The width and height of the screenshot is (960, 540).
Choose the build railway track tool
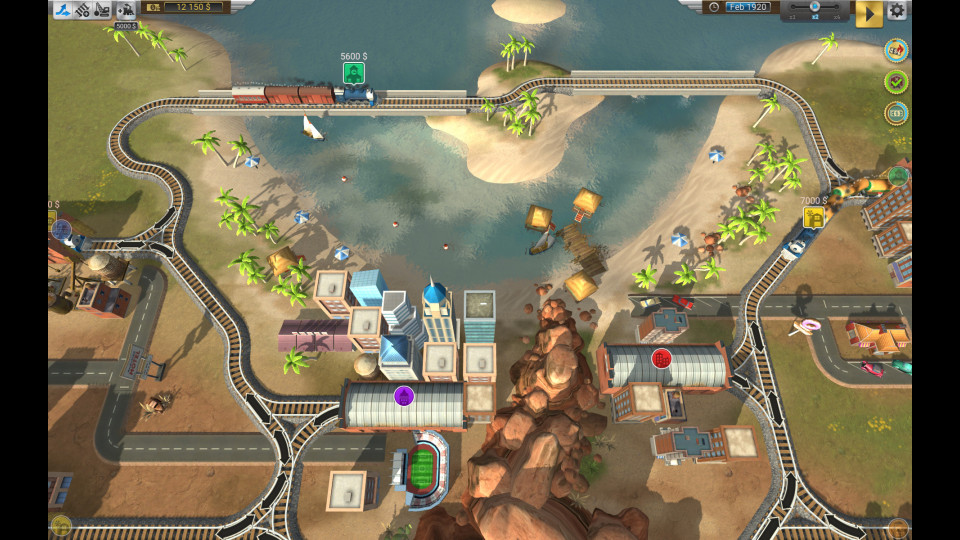pos(83,9)
